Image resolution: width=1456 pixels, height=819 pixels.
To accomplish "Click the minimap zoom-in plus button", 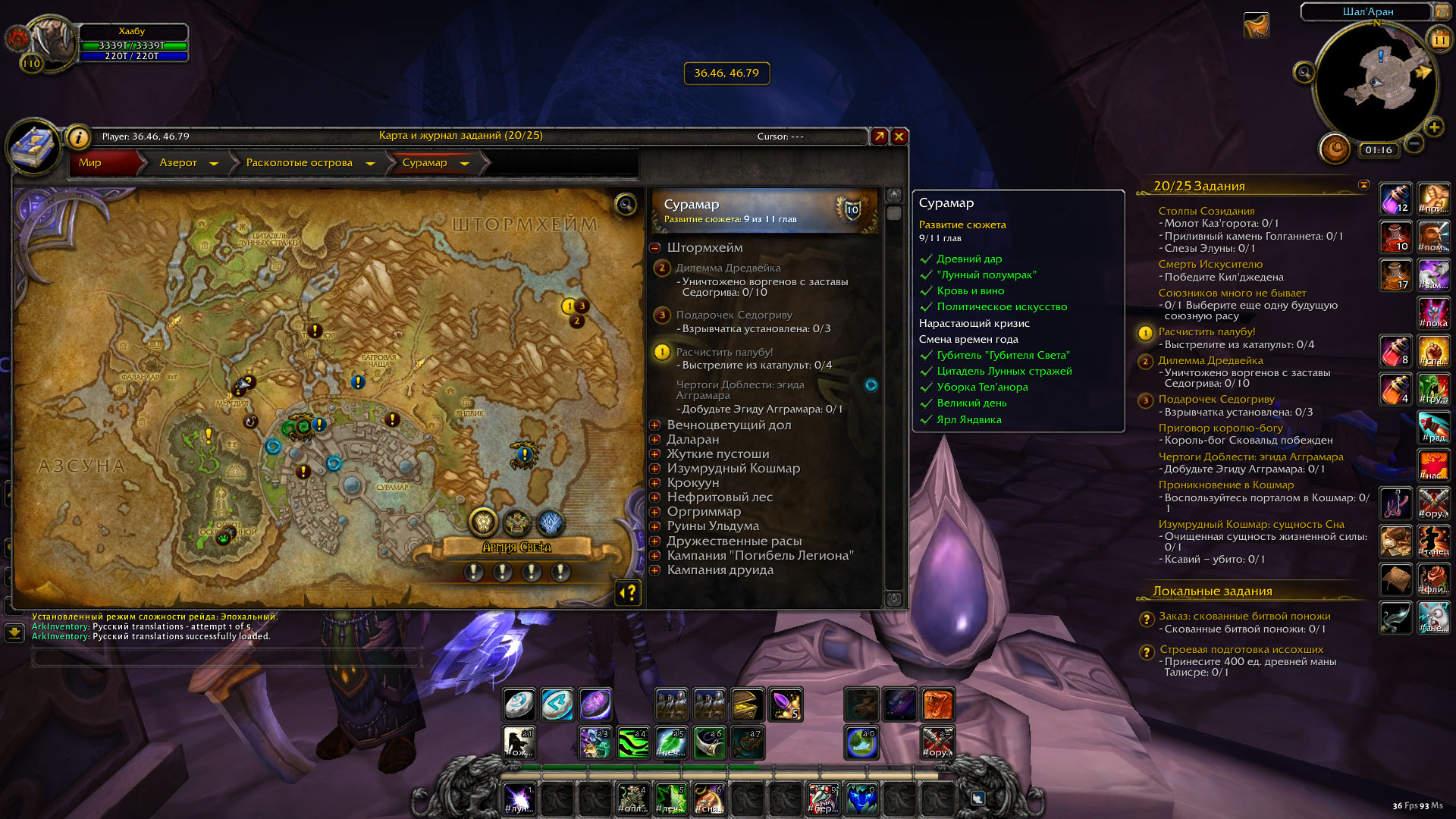I will pos(1433,127).
